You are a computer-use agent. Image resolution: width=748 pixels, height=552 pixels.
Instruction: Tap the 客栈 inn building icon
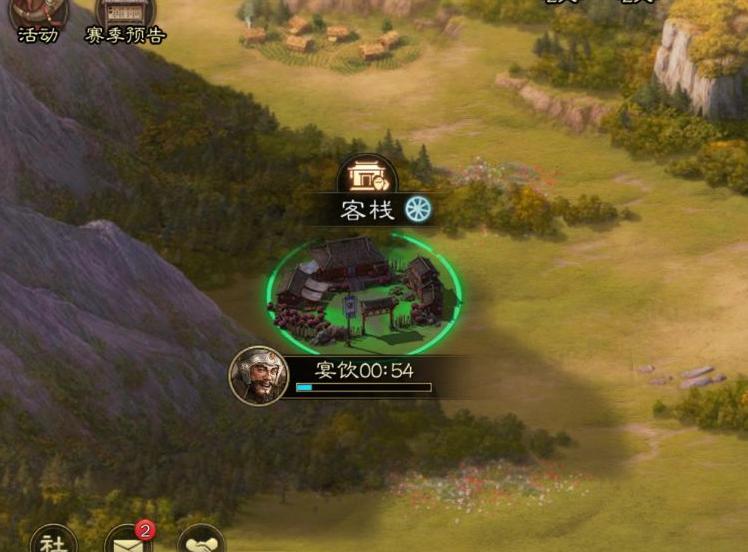367,176
